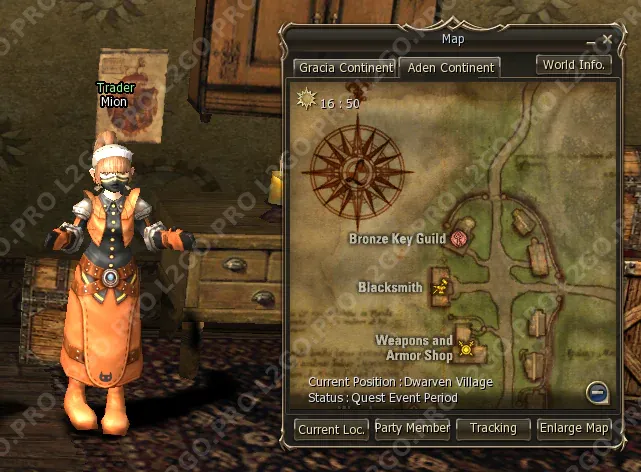Toggle Party Member display
The height and width of the screenshot is (472, 641).
[x=412, y=428]
